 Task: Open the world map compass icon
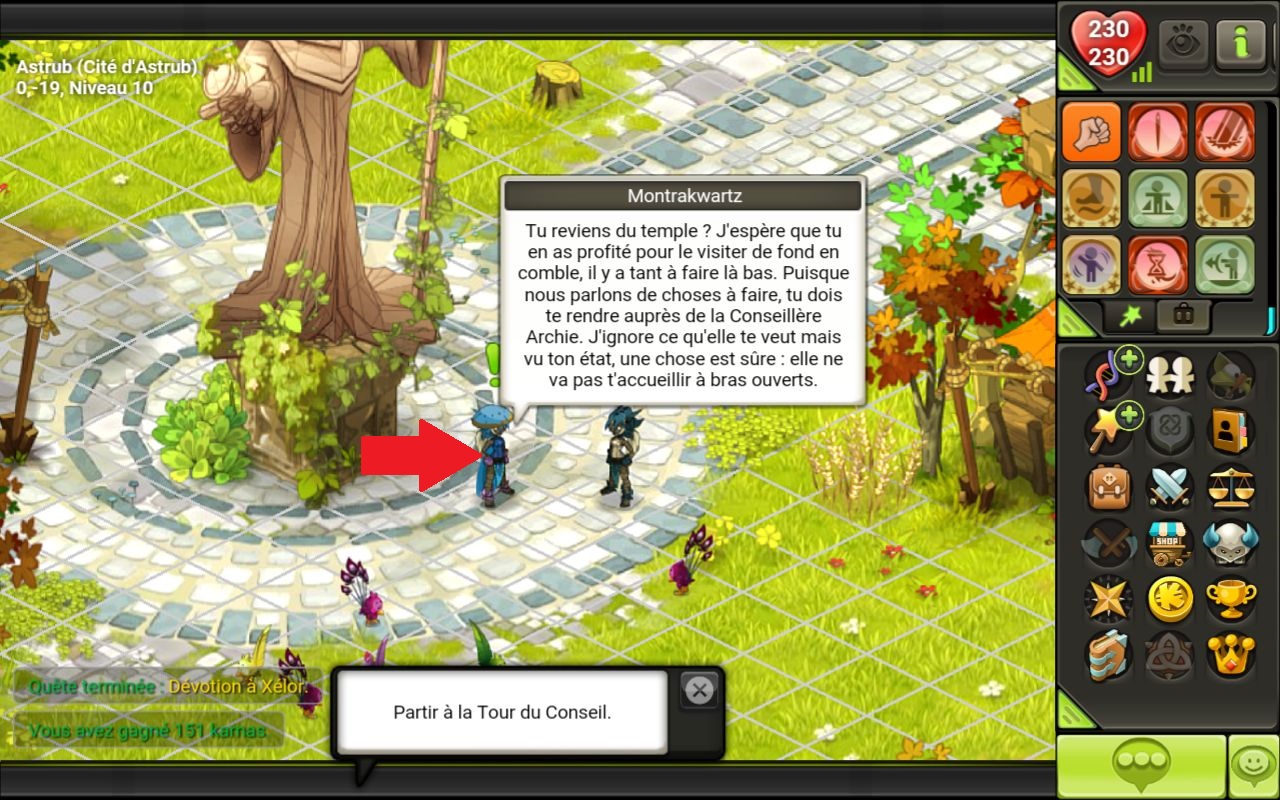1108,599
